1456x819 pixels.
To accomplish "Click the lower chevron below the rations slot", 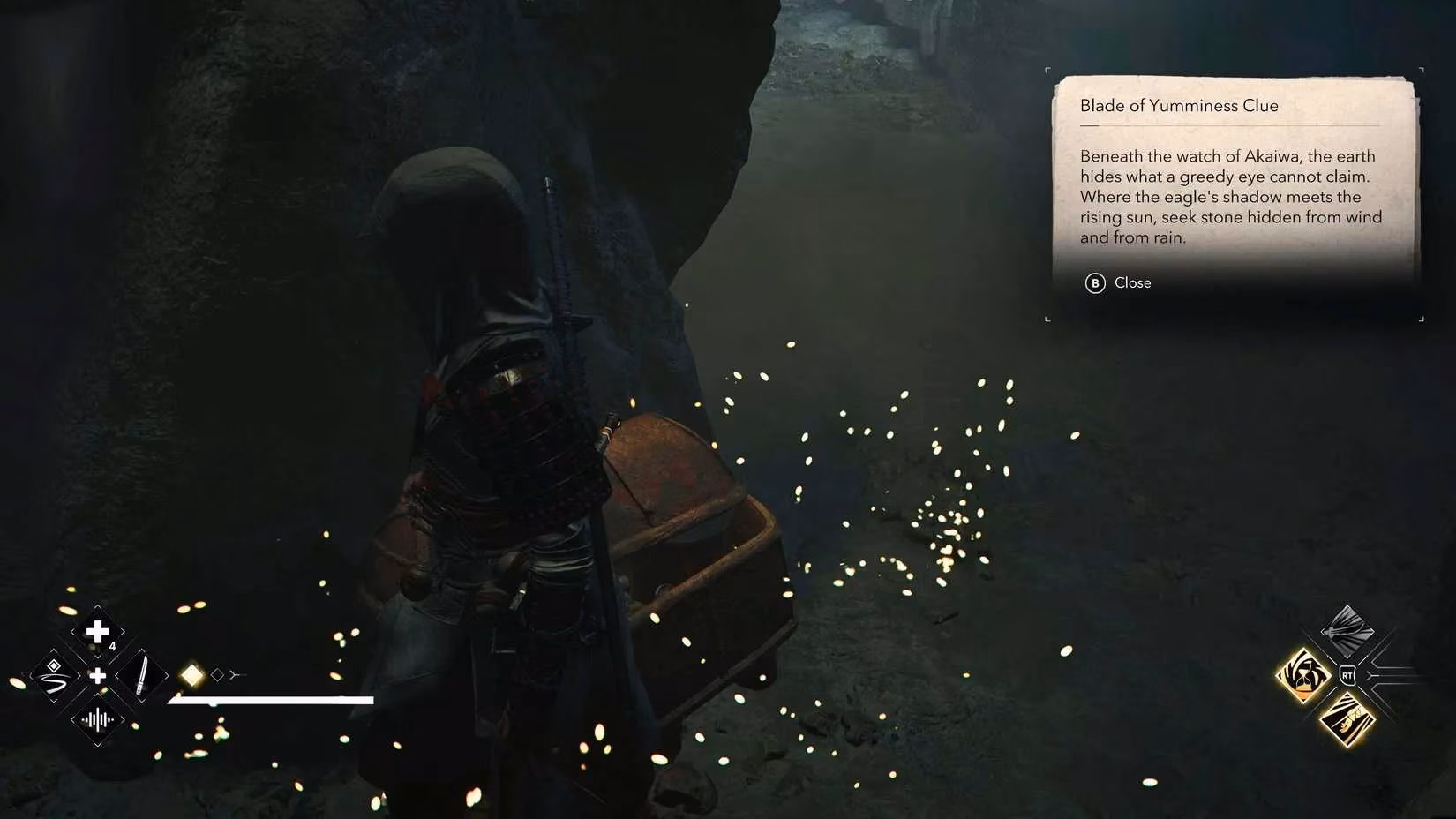I will pyautogui.click(x=97, y=657).
